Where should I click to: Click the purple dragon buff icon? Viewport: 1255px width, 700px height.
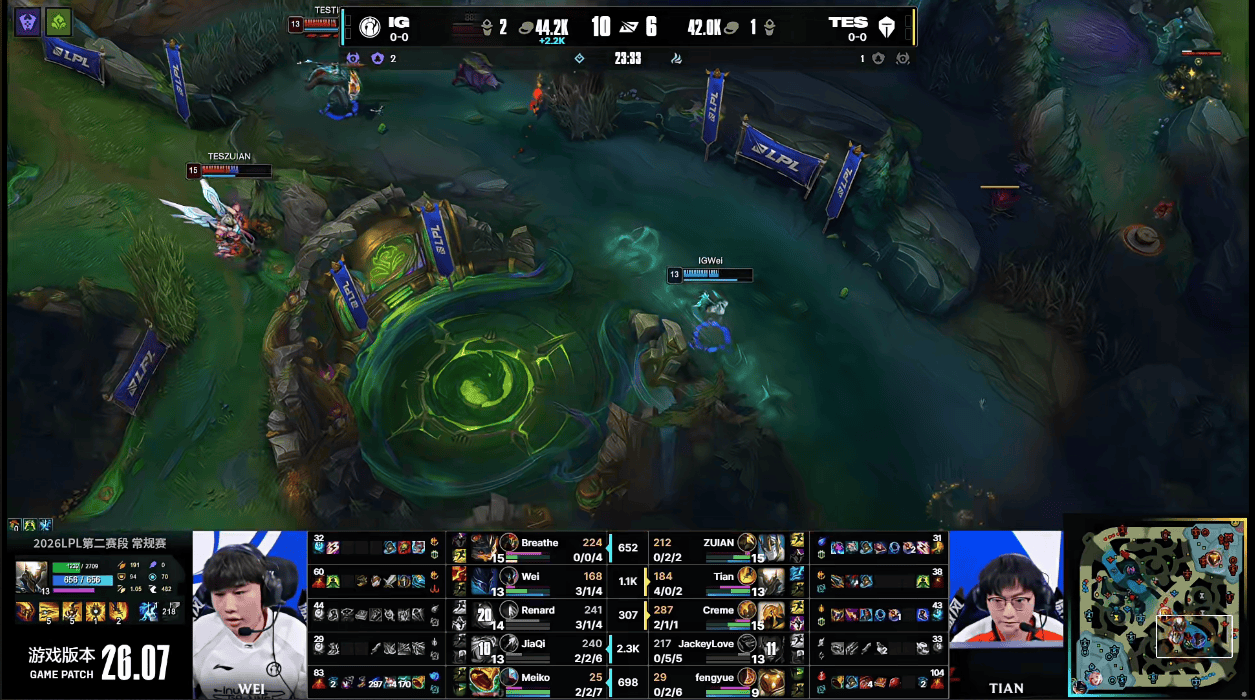(x=28, y=22)
